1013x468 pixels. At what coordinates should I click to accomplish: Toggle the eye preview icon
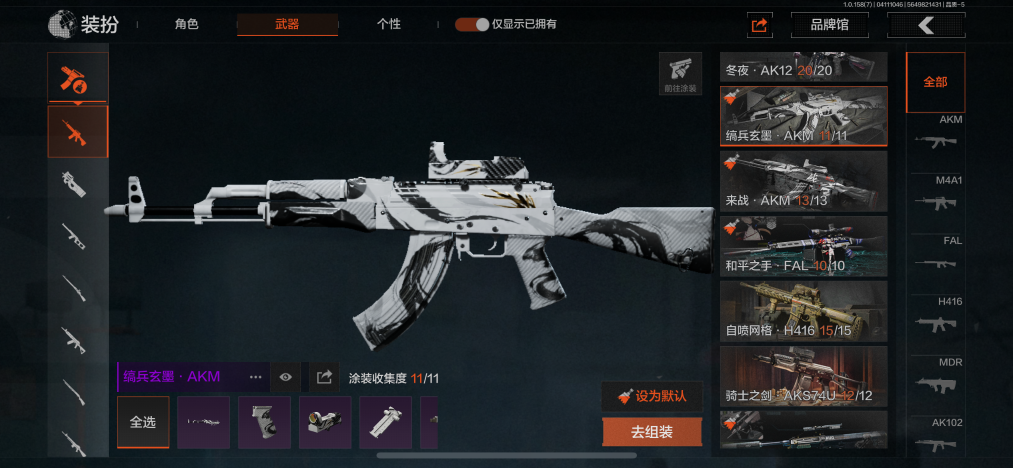[x=286, y=377]
